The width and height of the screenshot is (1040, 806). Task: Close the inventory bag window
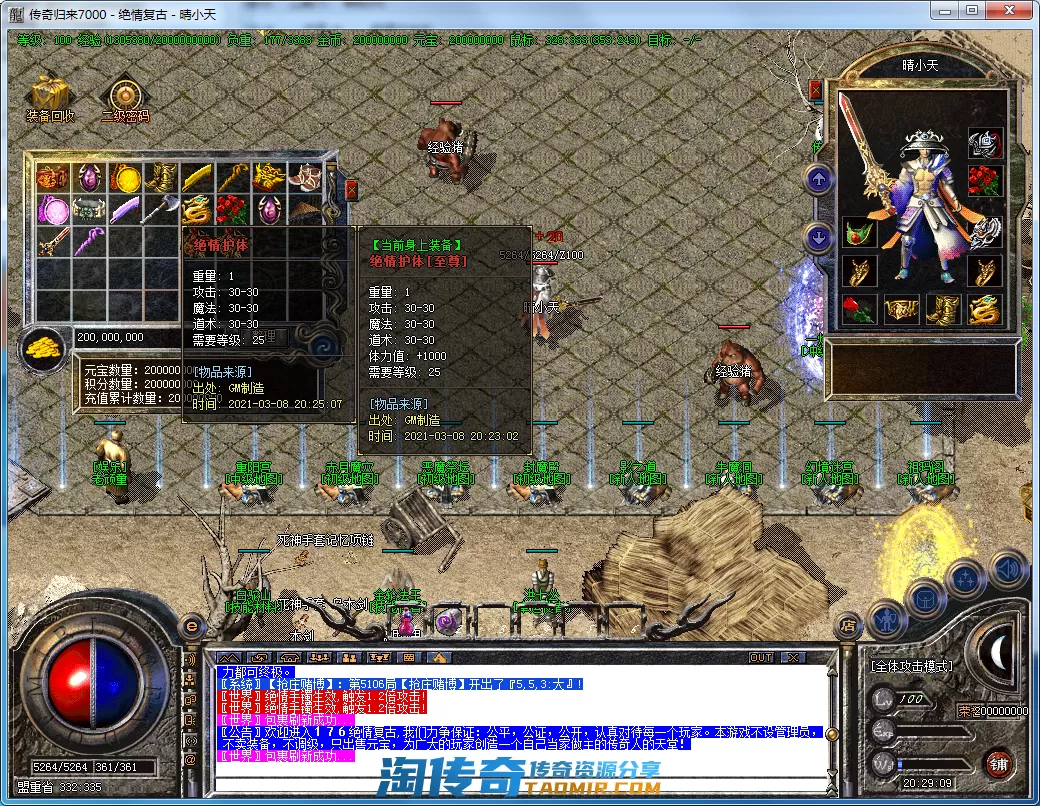pyautogui.click(x=351, y=190)
